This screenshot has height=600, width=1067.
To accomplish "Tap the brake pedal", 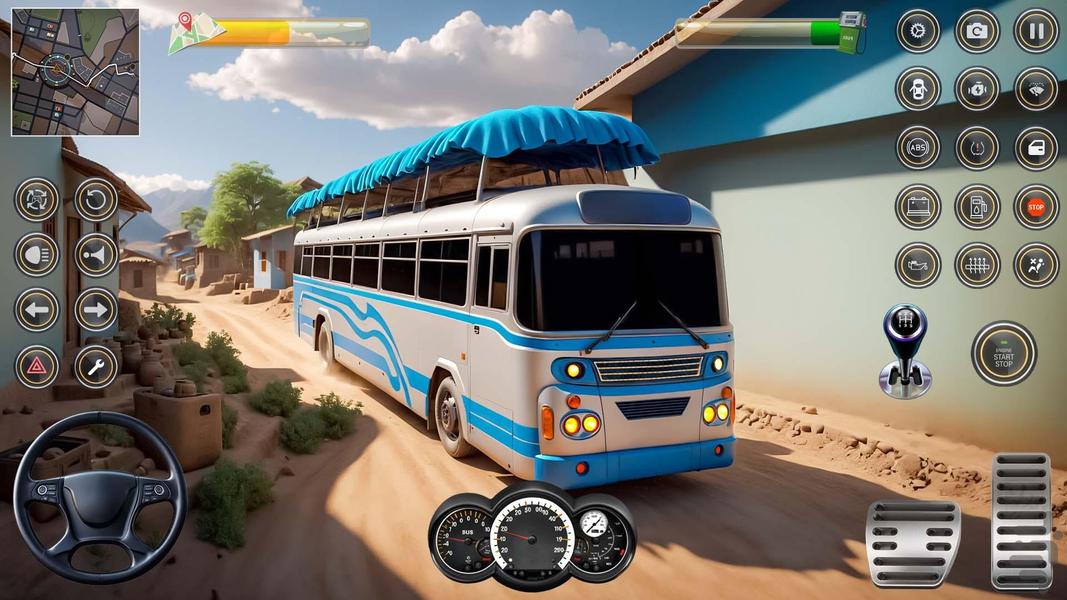I will [913, 543].
